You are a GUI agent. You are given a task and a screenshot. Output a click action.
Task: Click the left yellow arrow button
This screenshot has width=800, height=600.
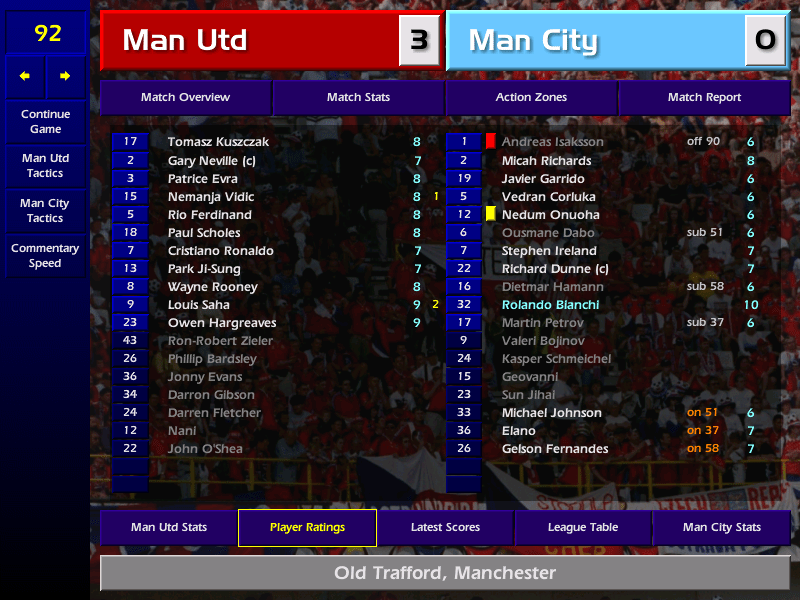click(25, 76)
